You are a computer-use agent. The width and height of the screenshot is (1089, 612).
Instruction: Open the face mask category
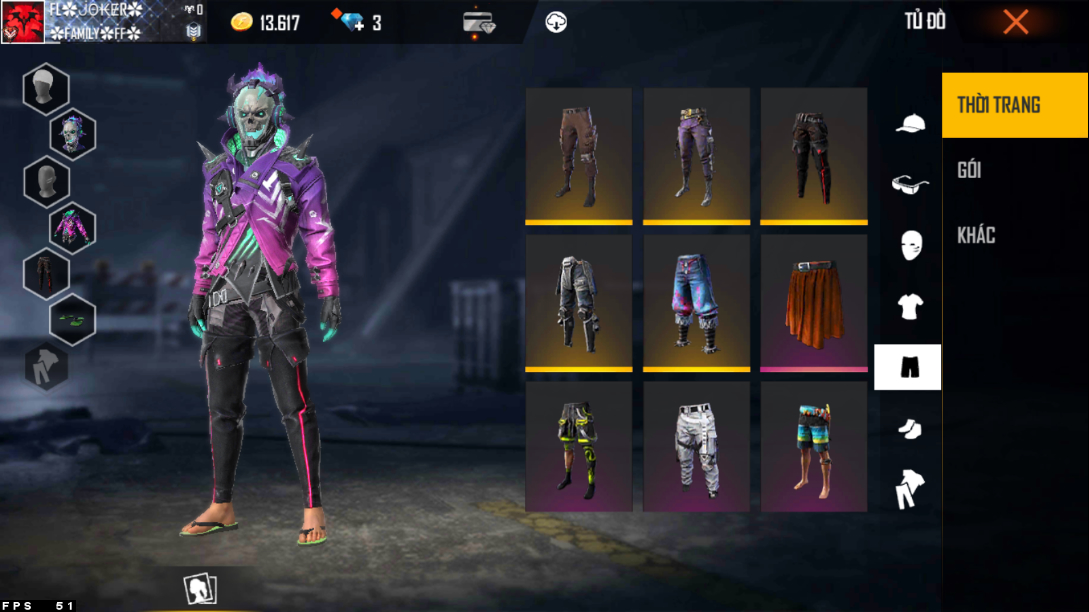point(909,245)
